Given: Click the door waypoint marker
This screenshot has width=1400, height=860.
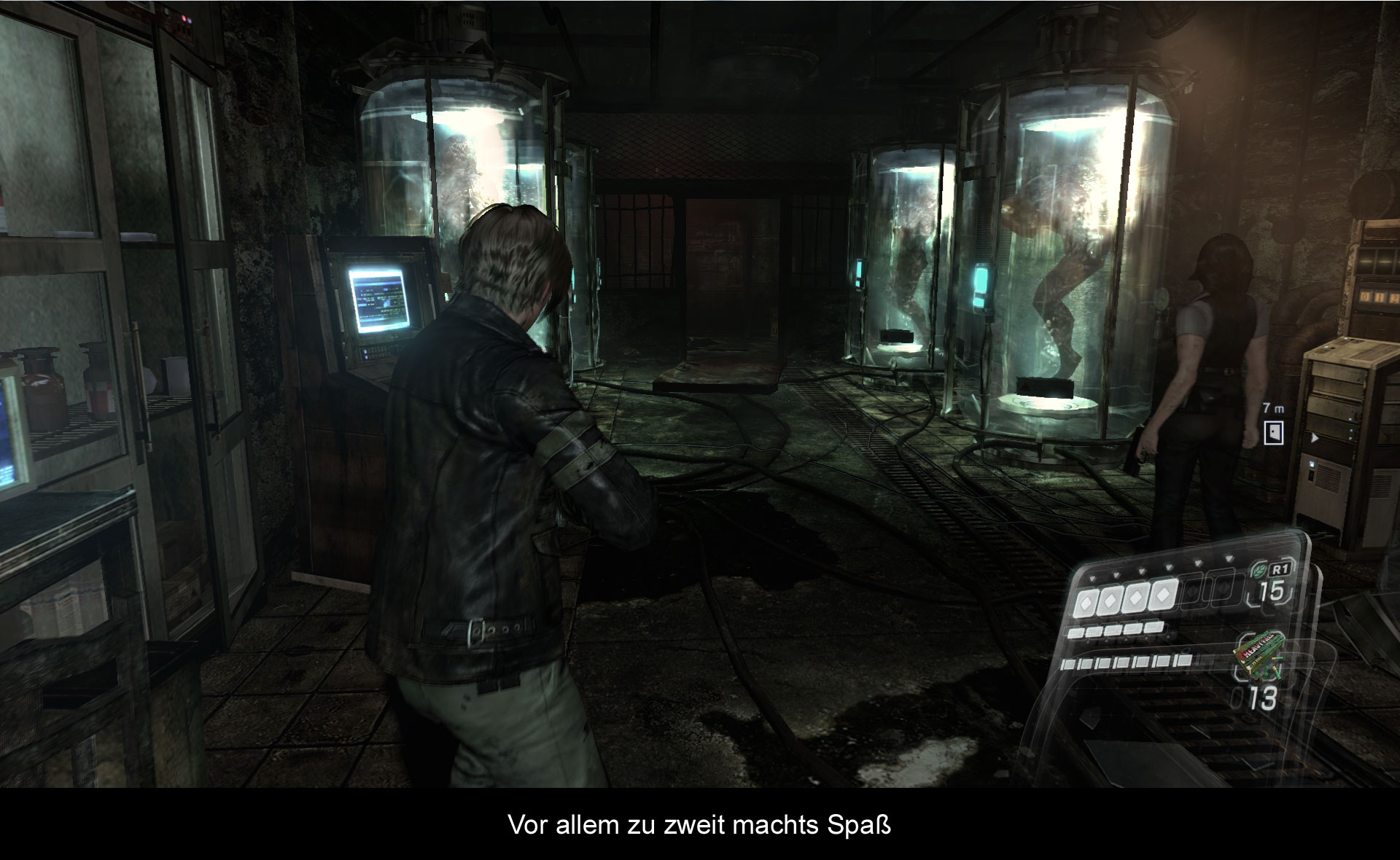Looking at the screenshot, I should click(x=1273, y=432).
